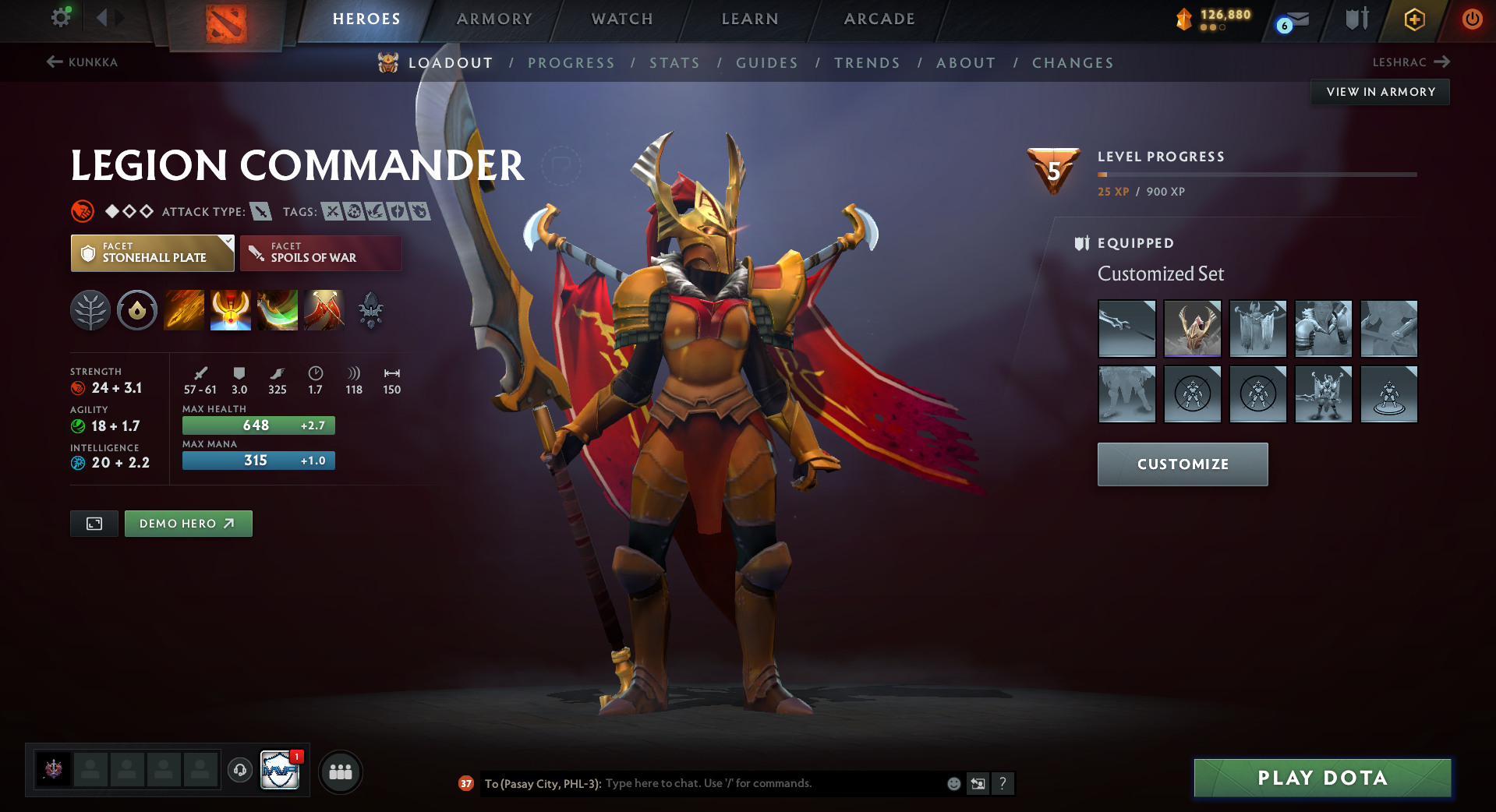Viewport: 1496px width, 812px height.
Task: Select the Stonehall Plate facet
Action: point(153,253)
